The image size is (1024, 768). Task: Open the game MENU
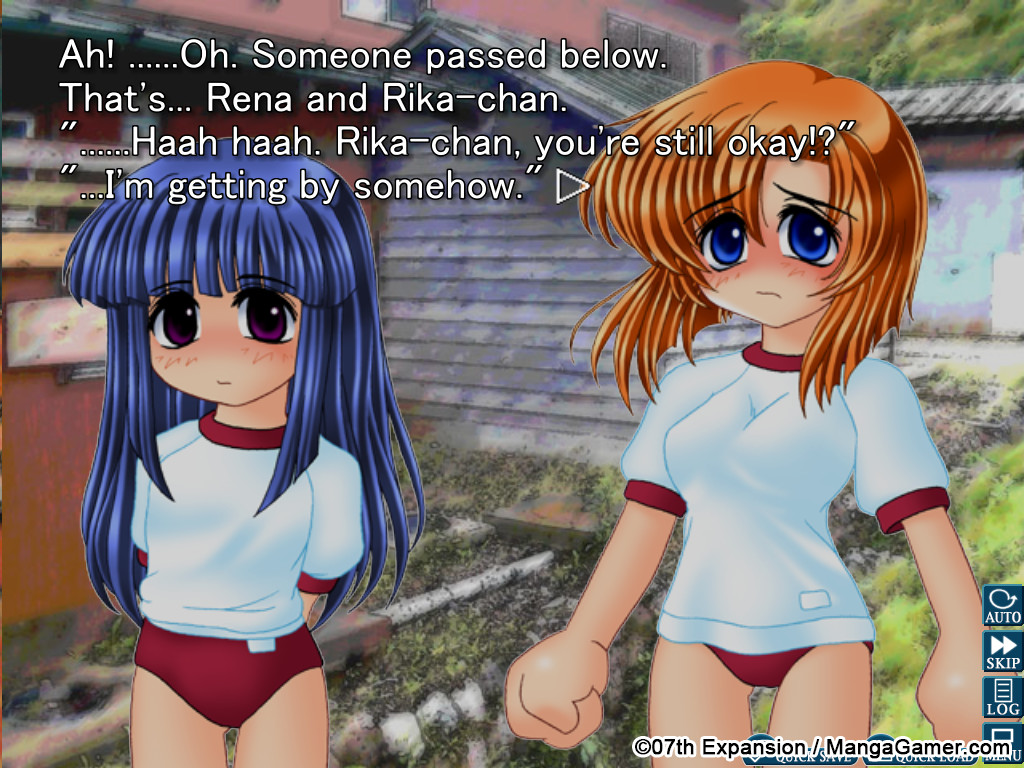point(1002,744)
